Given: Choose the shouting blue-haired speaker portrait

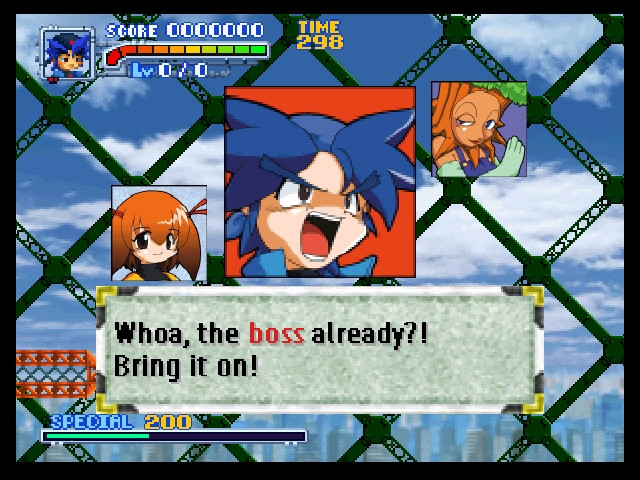Looking at the screenshot, I should (320, 182).
